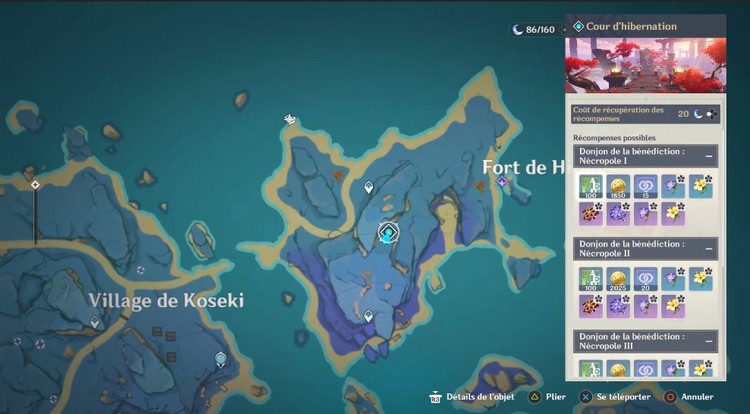Select the highlighted Cour d'hibernation domain marker
The height and width of the screenshot is (414, 750).
tap(388, 233)
